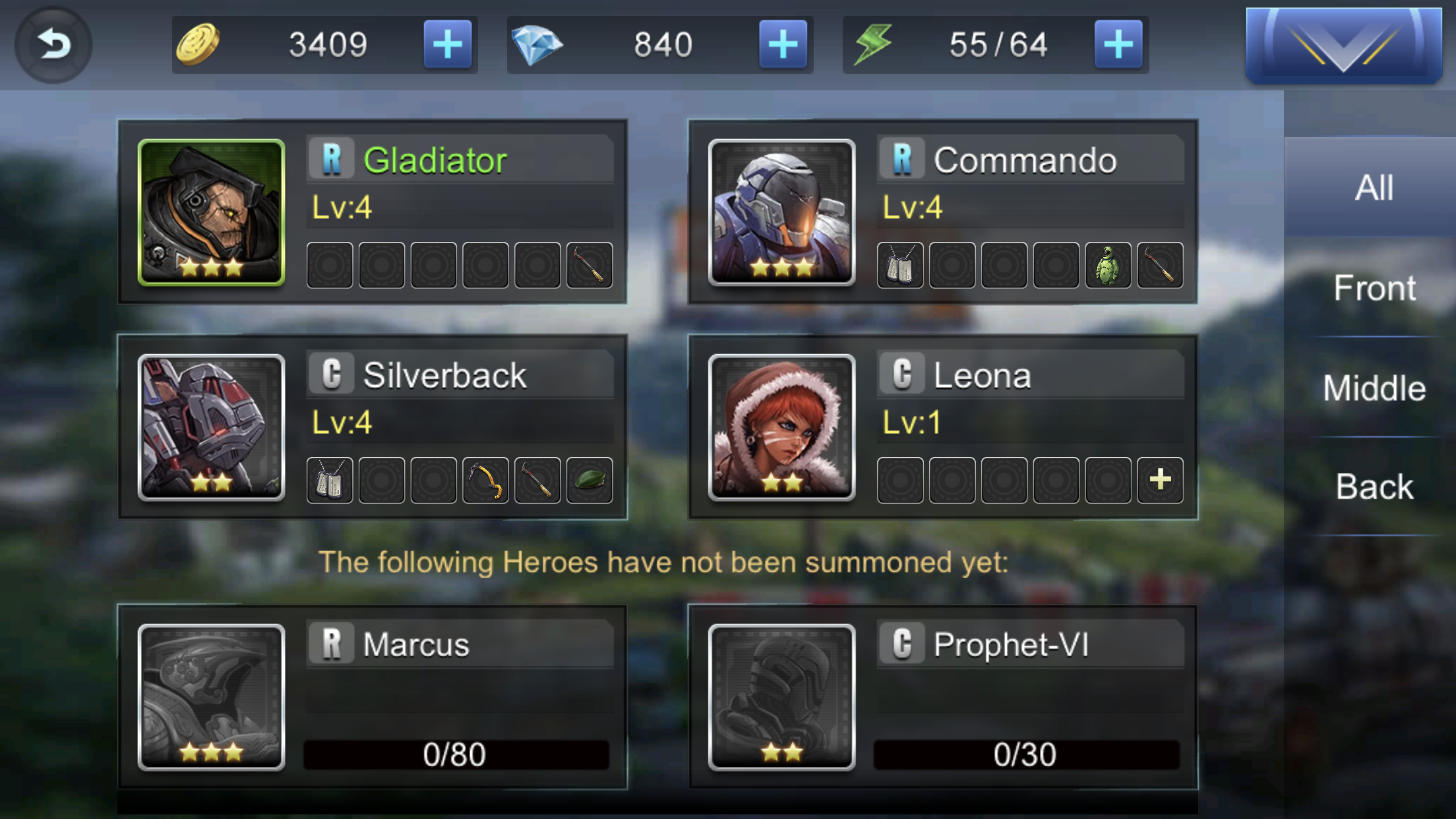Select the All heroes filter
Viewport: 1456px width, 819px height.
tap(1375, 187)
